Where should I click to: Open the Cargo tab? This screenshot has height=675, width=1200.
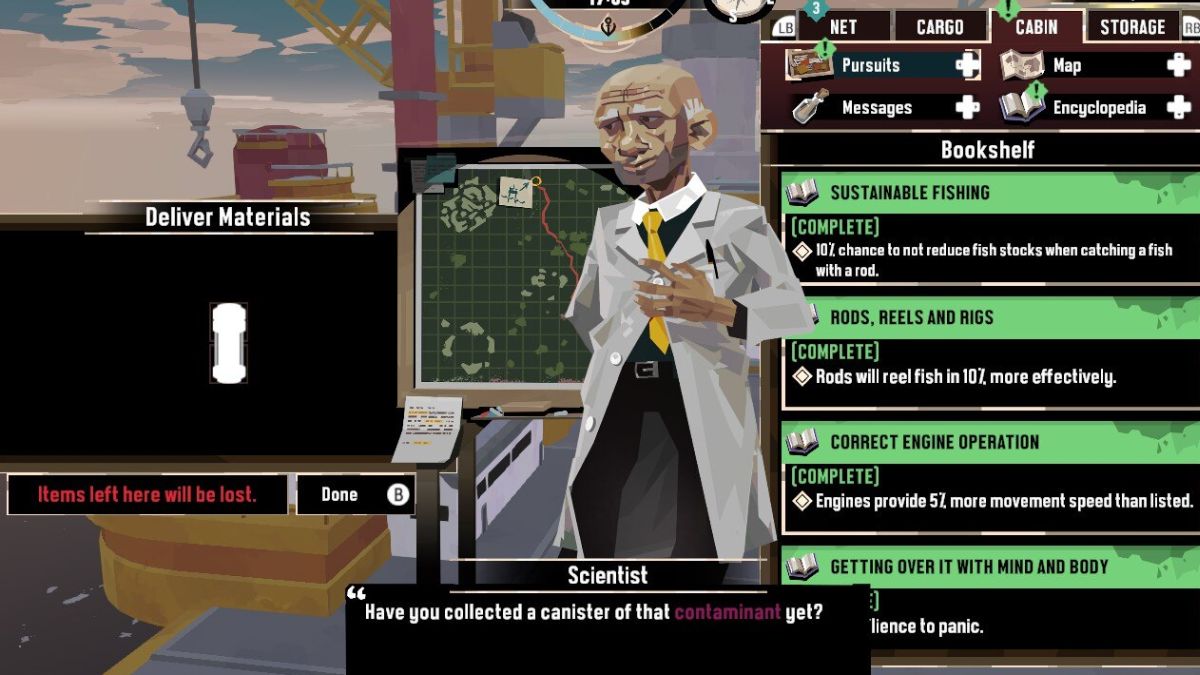[939, 27]
